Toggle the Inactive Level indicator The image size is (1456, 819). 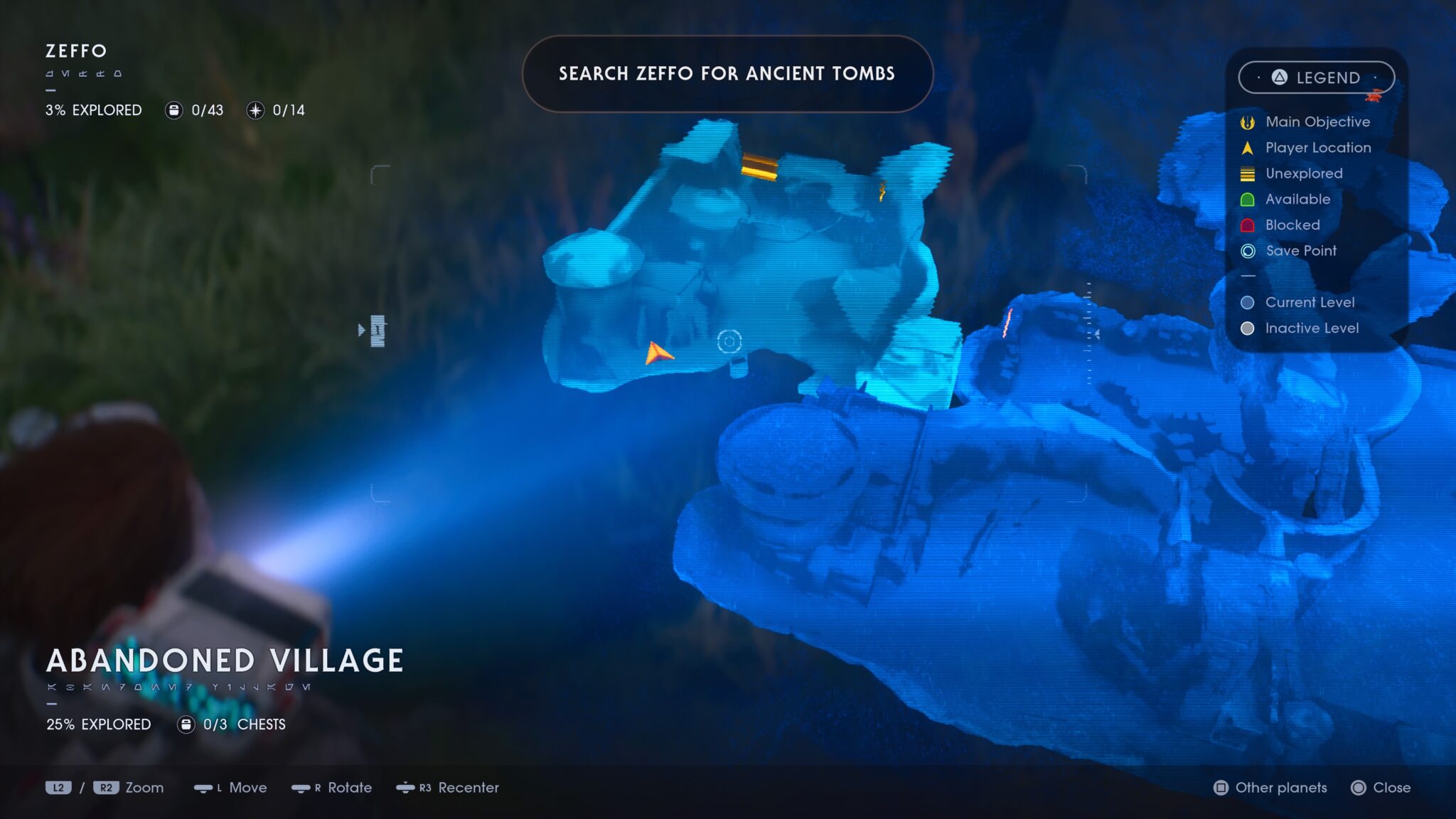pyautogui.click(x=1247, y=328)
